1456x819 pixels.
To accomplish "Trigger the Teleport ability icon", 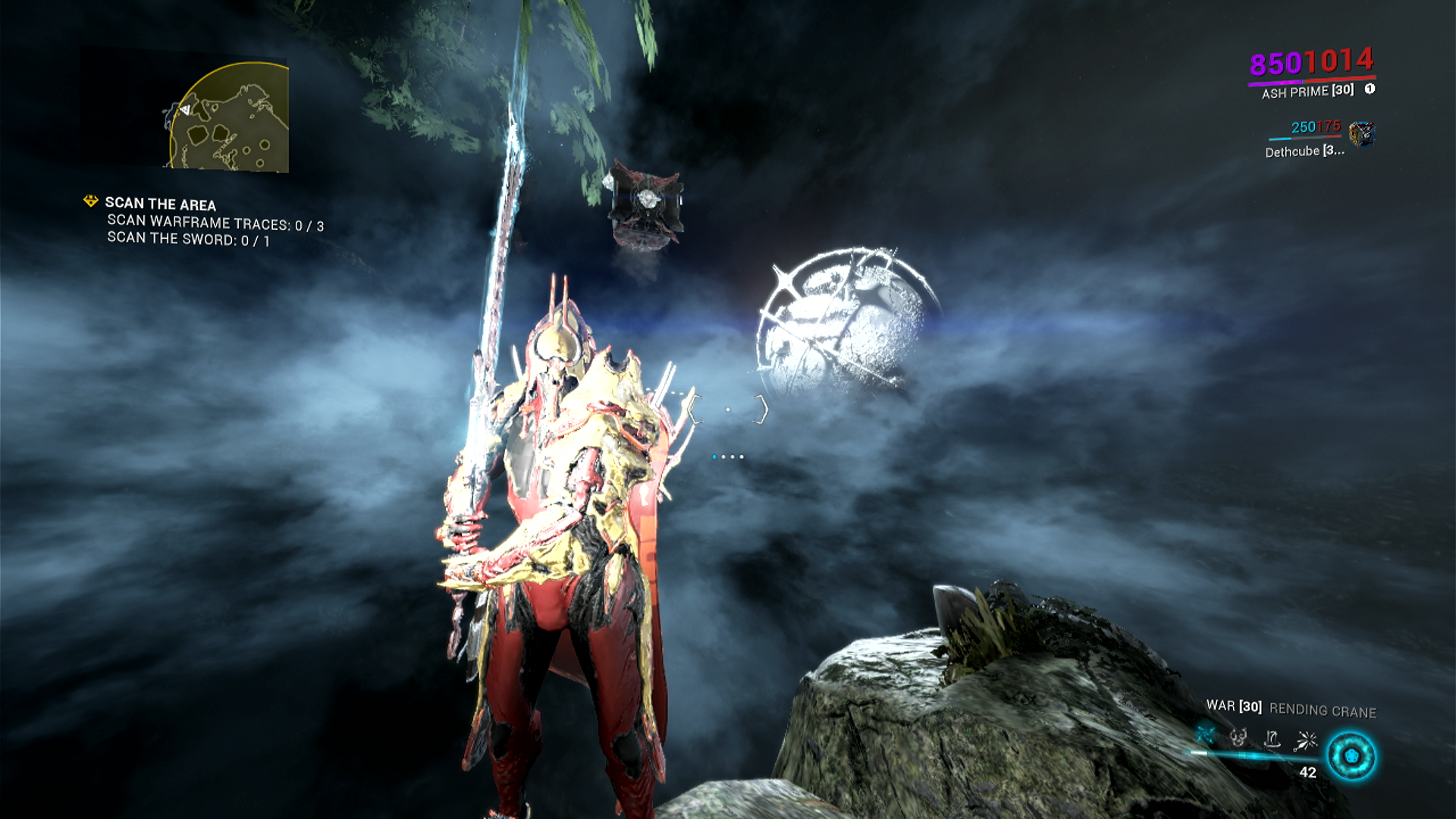I will click(x=1272, y=739).
